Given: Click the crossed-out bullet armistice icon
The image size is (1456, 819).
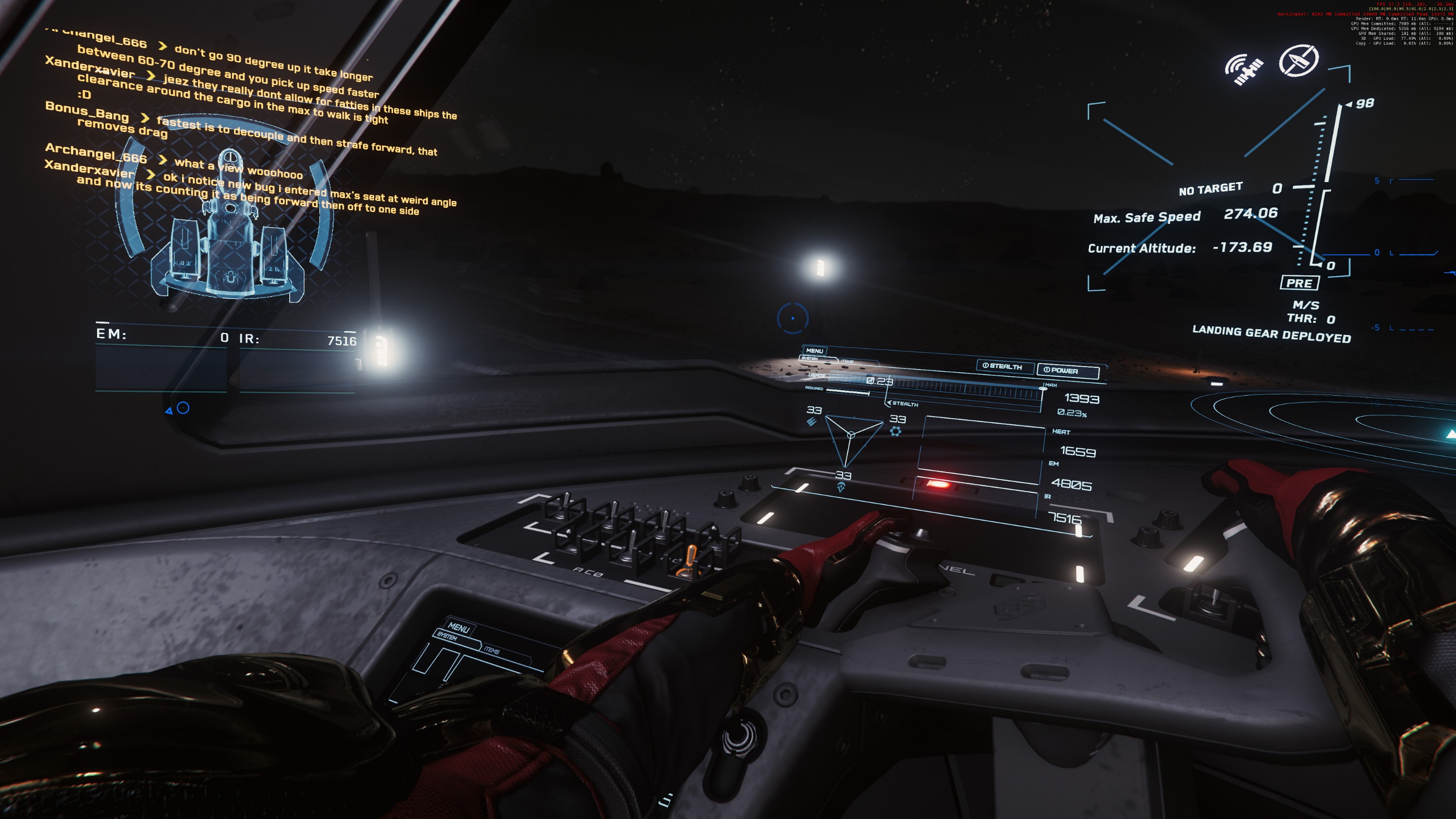Looking at the screenshot, I should [x=1298, y=60].
